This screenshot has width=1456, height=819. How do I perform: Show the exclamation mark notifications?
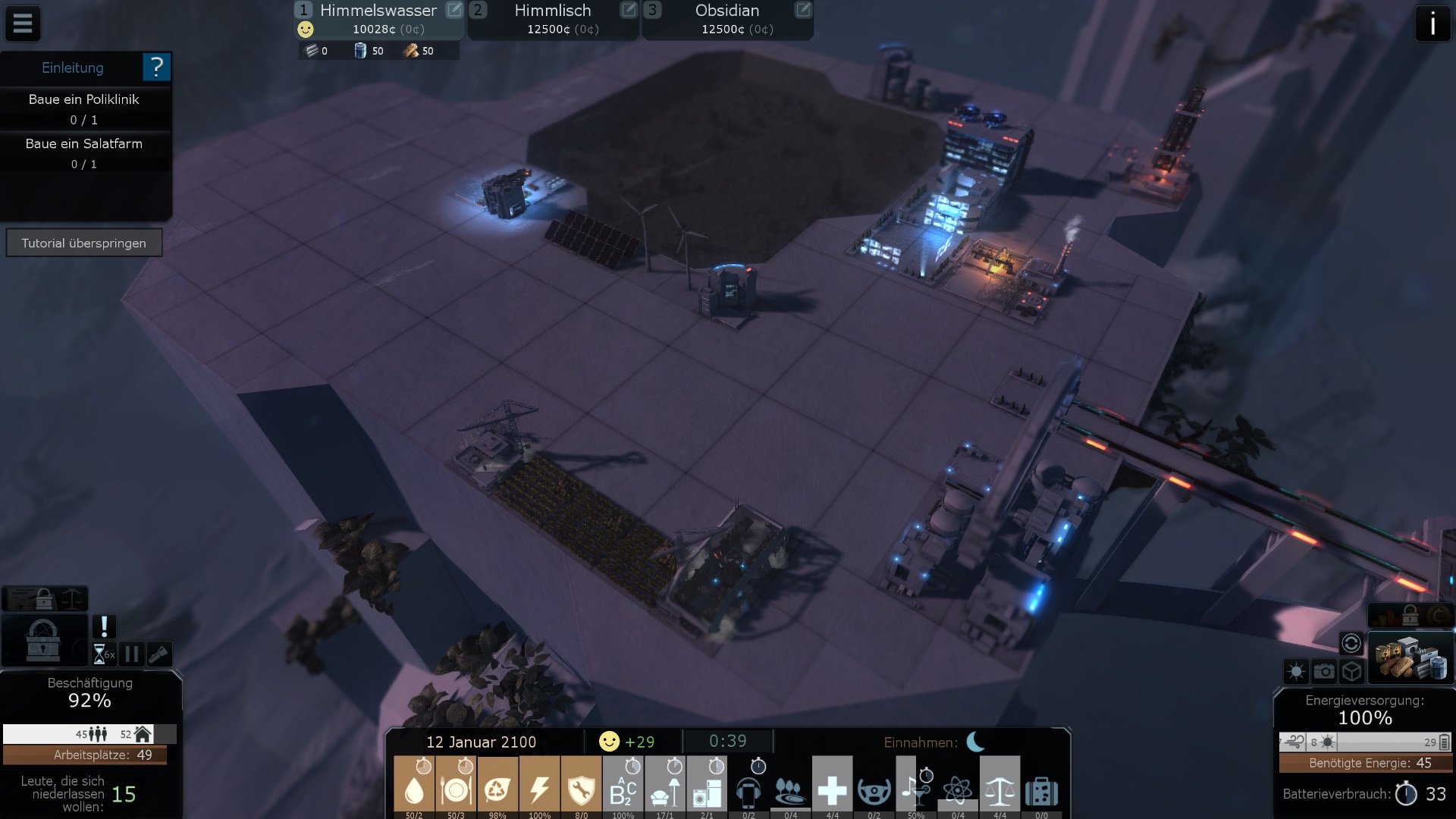tap(104, 626)
